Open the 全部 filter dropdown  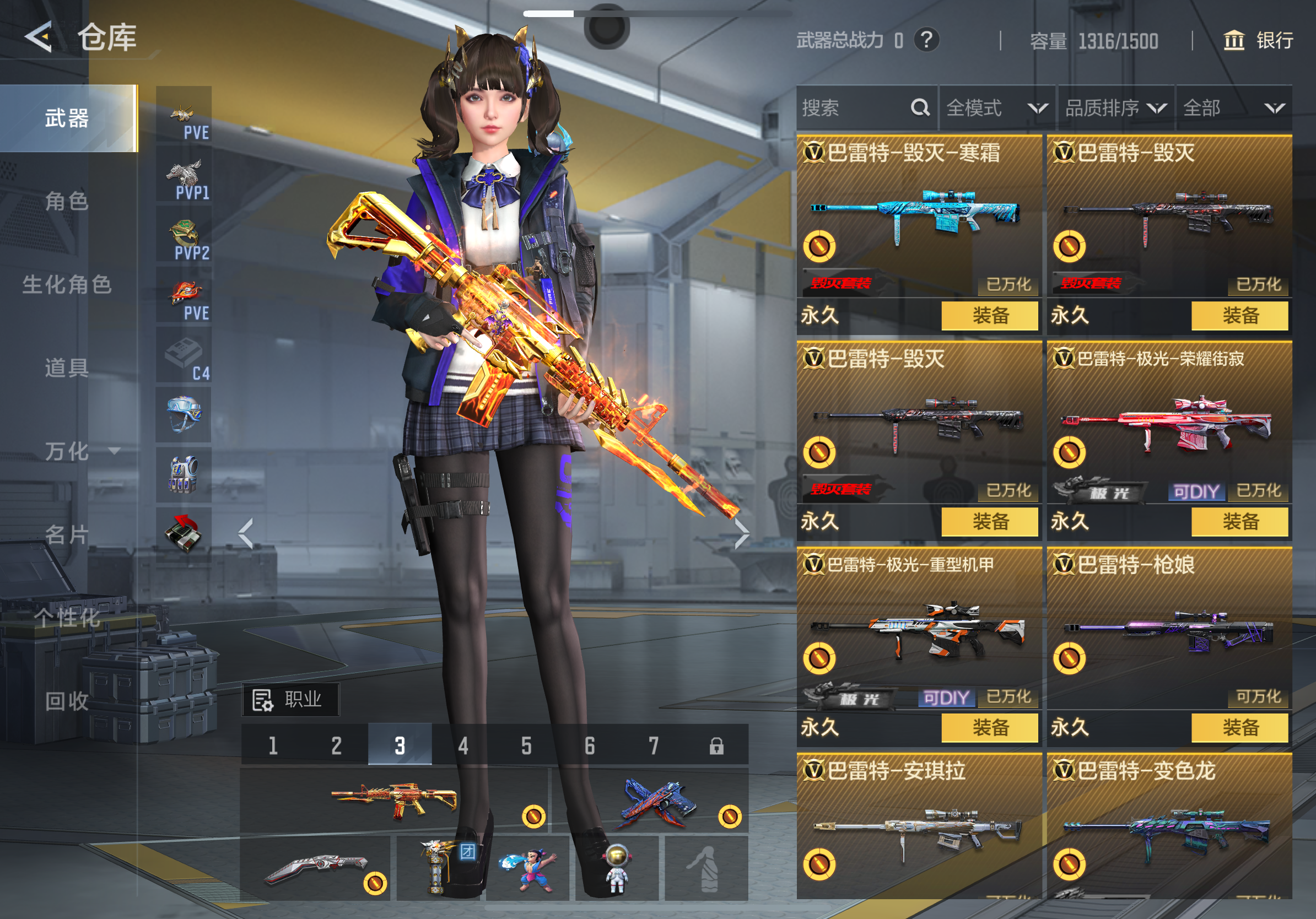coord(1233,108)
